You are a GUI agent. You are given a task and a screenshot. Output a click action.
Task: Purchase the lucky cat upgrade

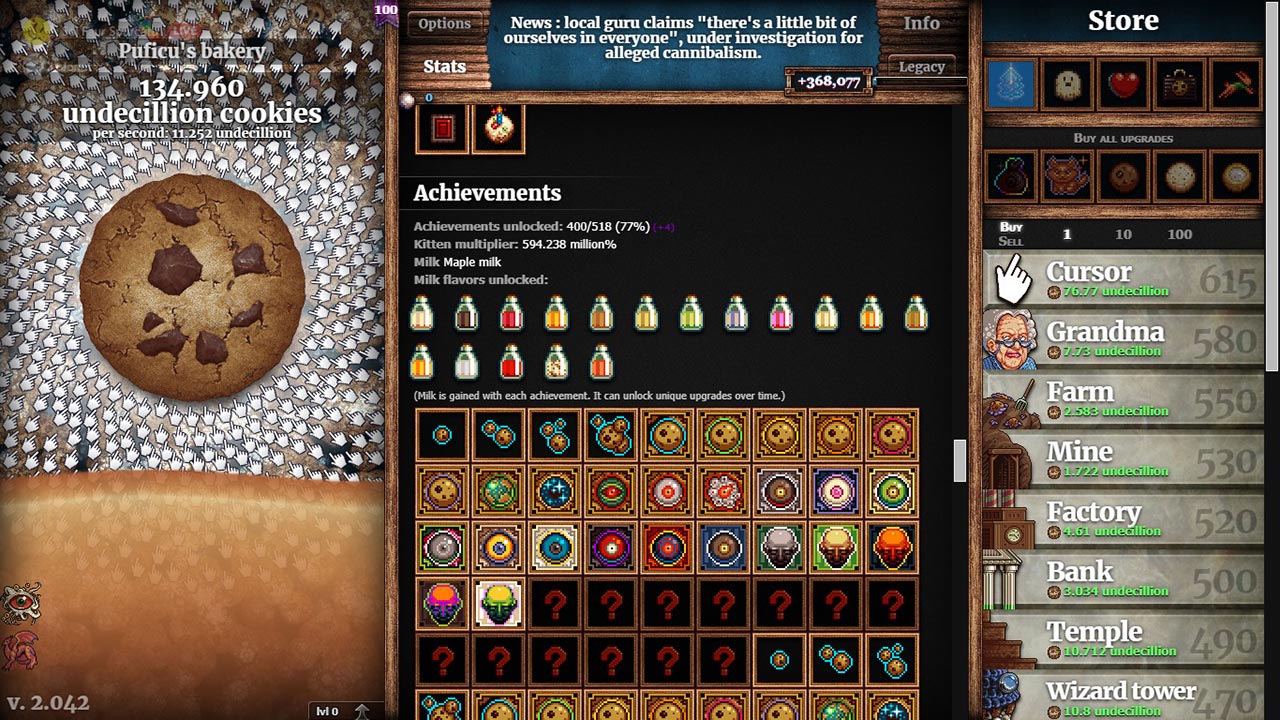pyautogui.click(x=1067, y=175)
